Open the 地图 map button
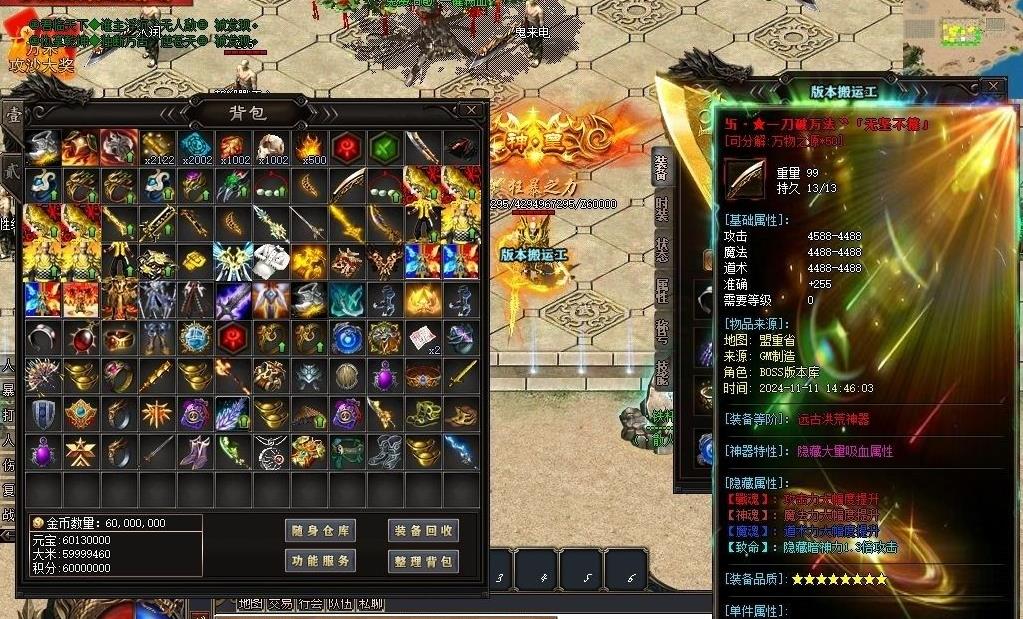This screenshot has width=1023, height=619. [250, 604]
